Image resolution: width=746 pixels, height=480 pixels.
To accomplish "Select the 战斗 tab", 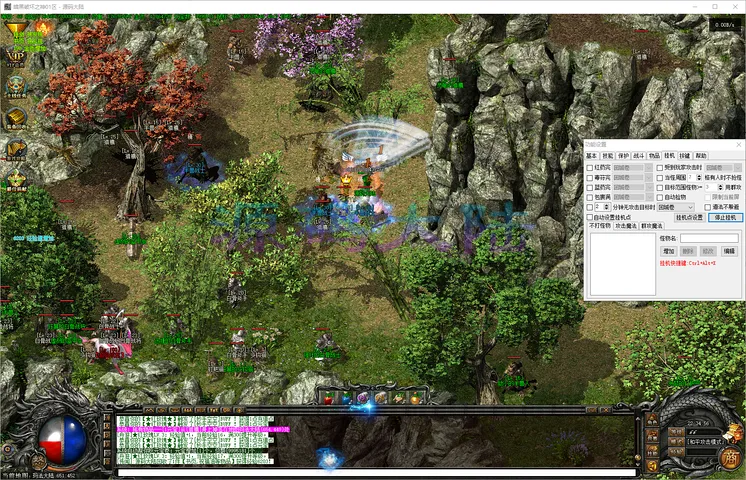I will tap(638, 156).
